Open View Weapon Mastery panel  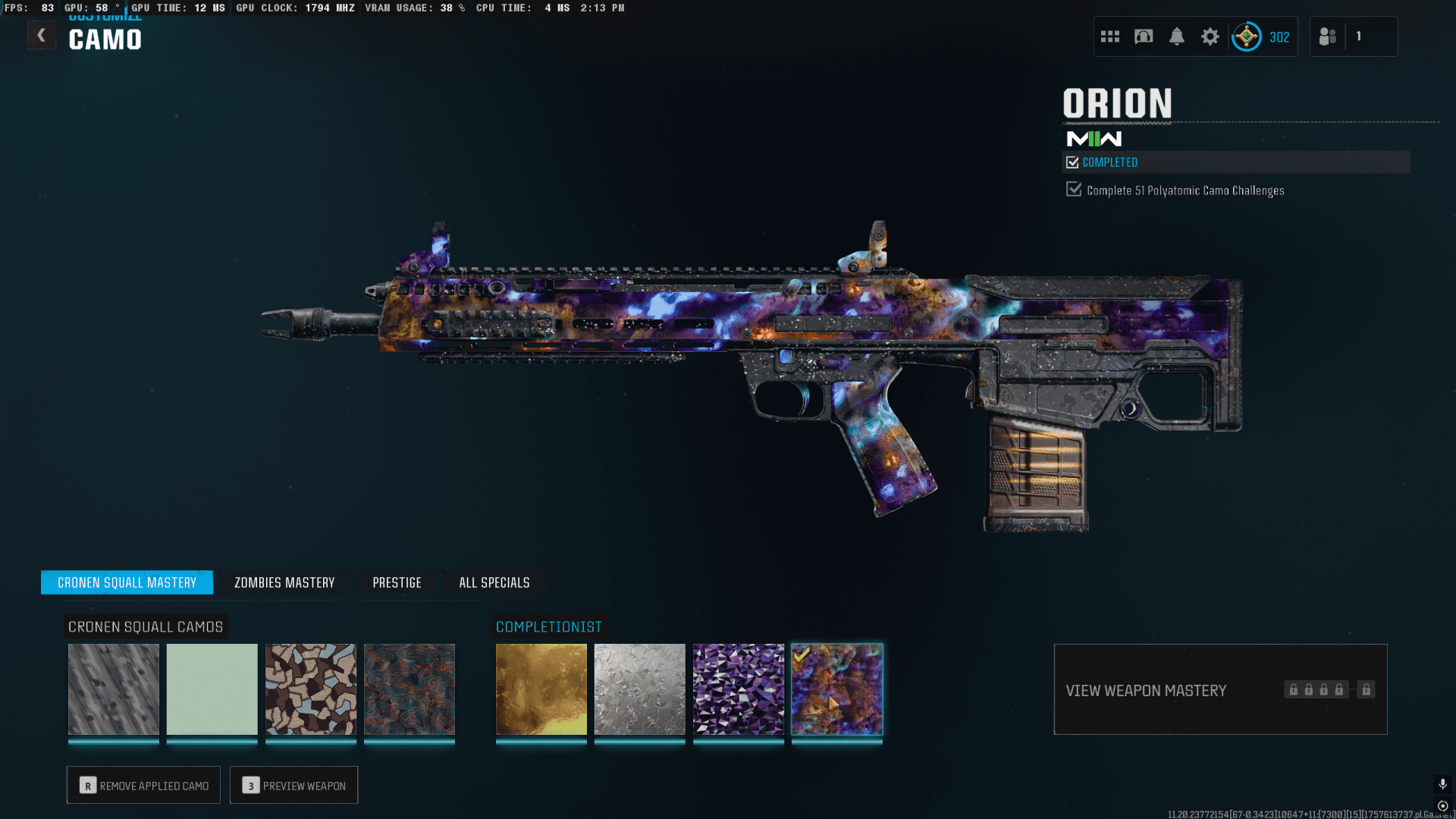point(1220,689)
